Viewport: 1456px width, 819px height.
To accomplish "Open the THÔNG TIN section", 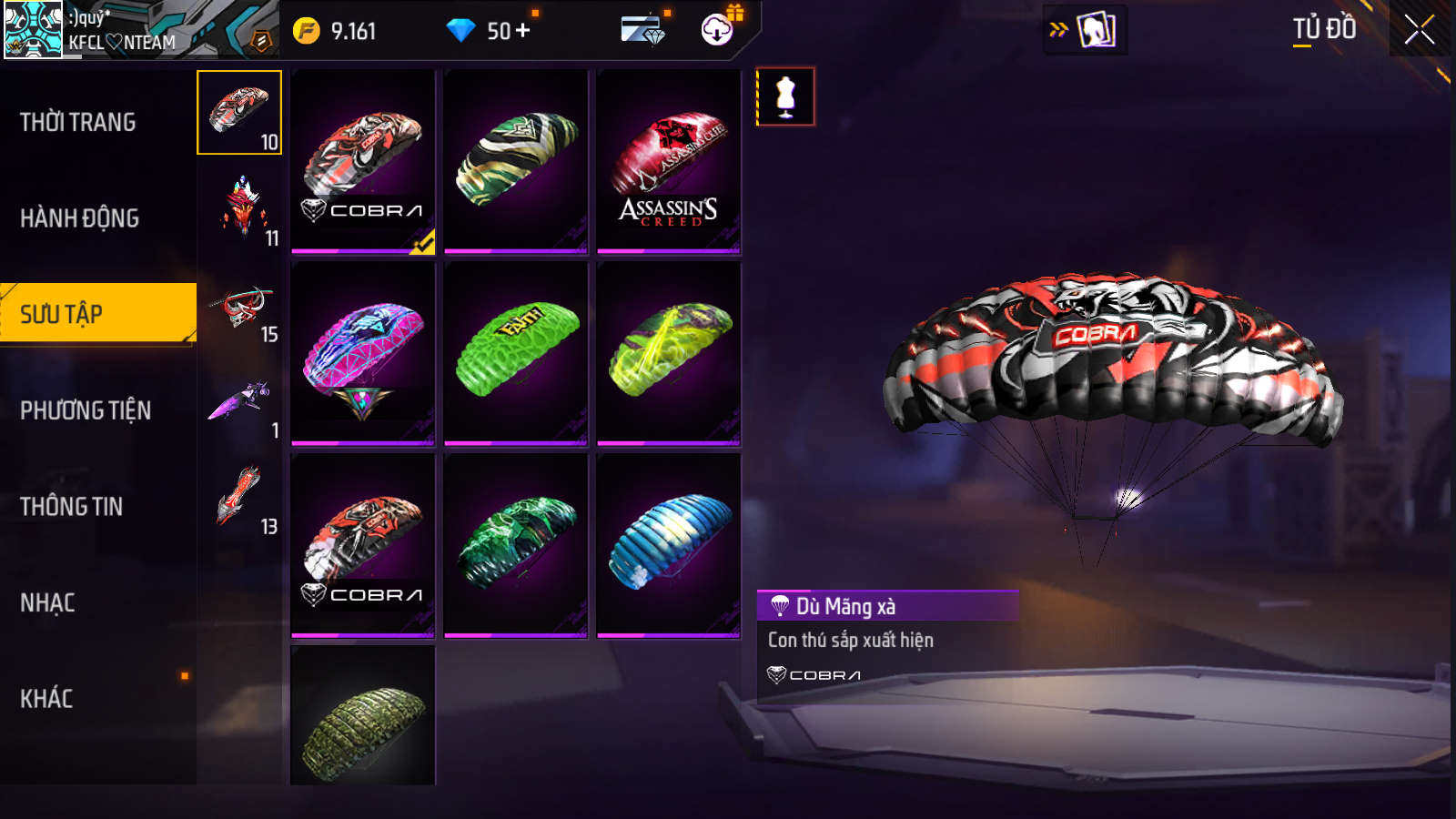I will (72, 507).
